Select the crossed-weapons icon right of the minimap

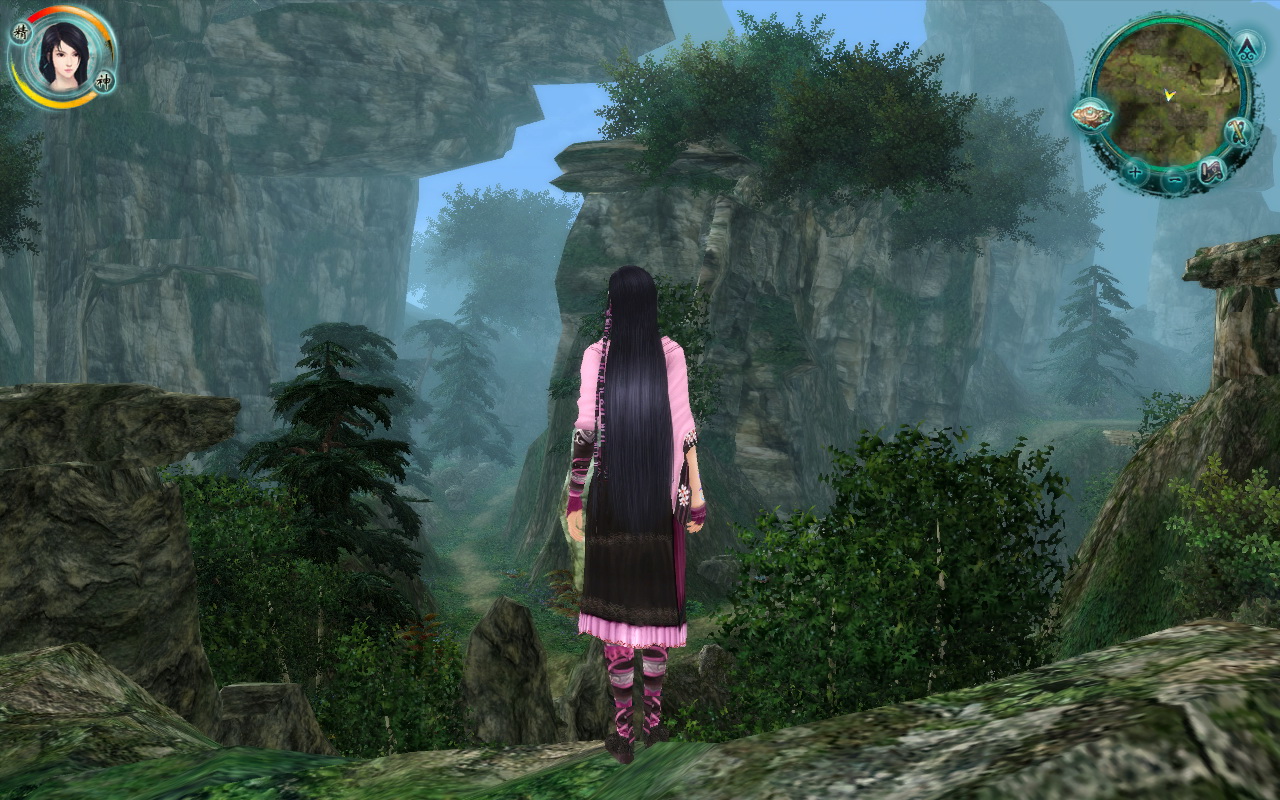click(1239, 132)
